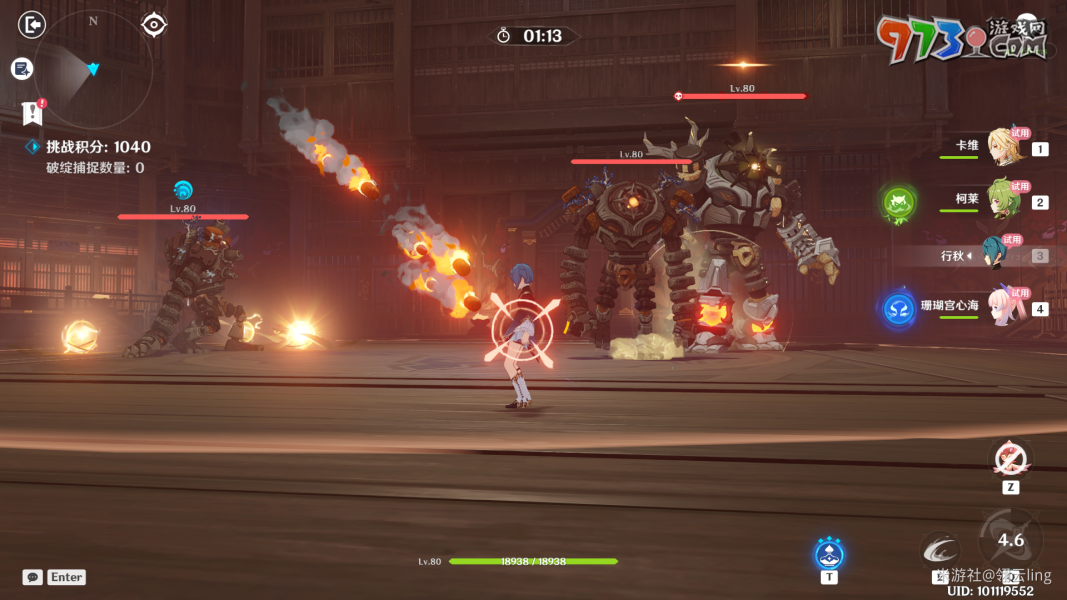Select active character 行秋 in party list
This screenshot has width=1067, height=600.
point(1000,255)
